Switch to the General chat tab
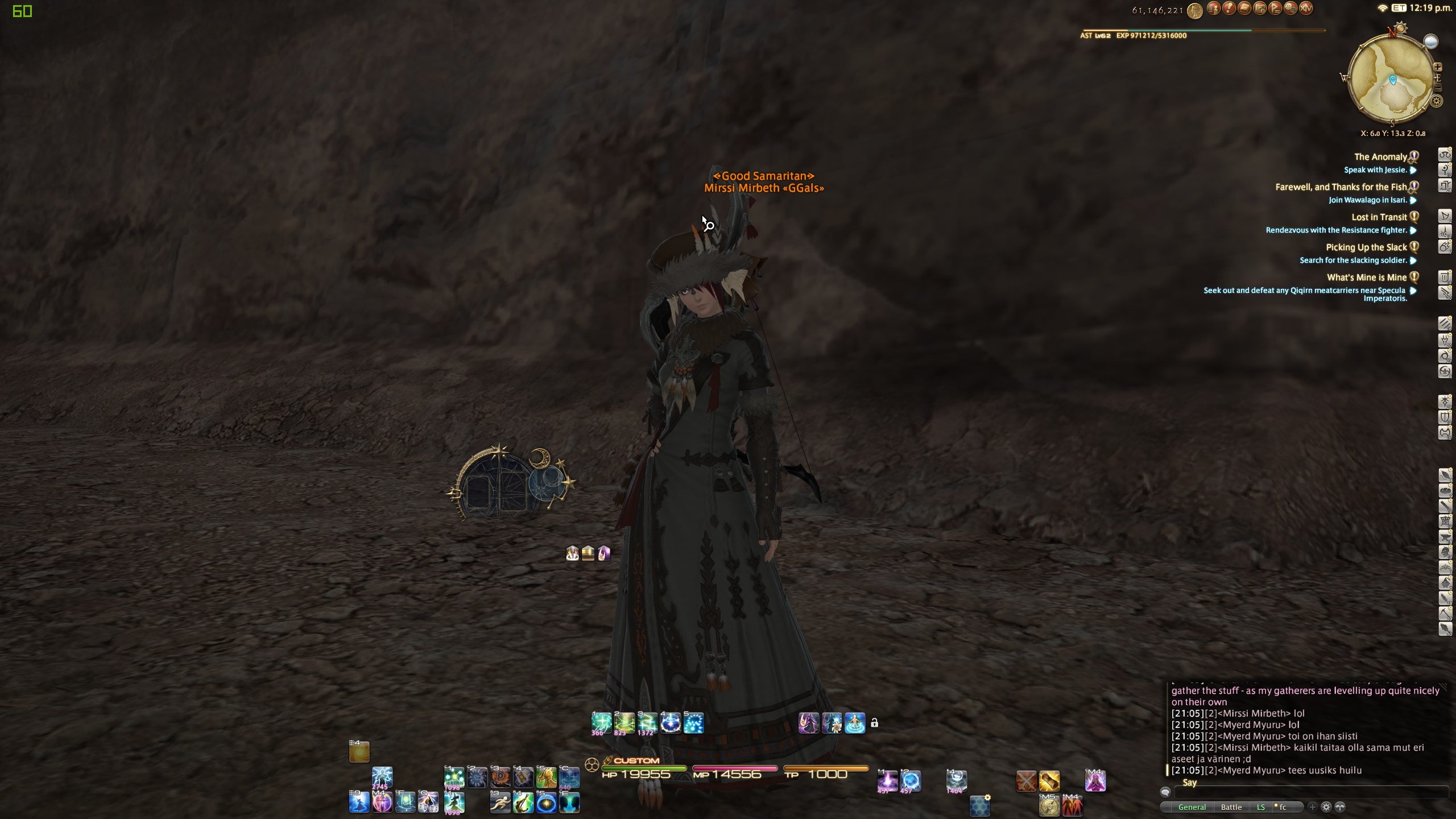 coord(1192,807)
